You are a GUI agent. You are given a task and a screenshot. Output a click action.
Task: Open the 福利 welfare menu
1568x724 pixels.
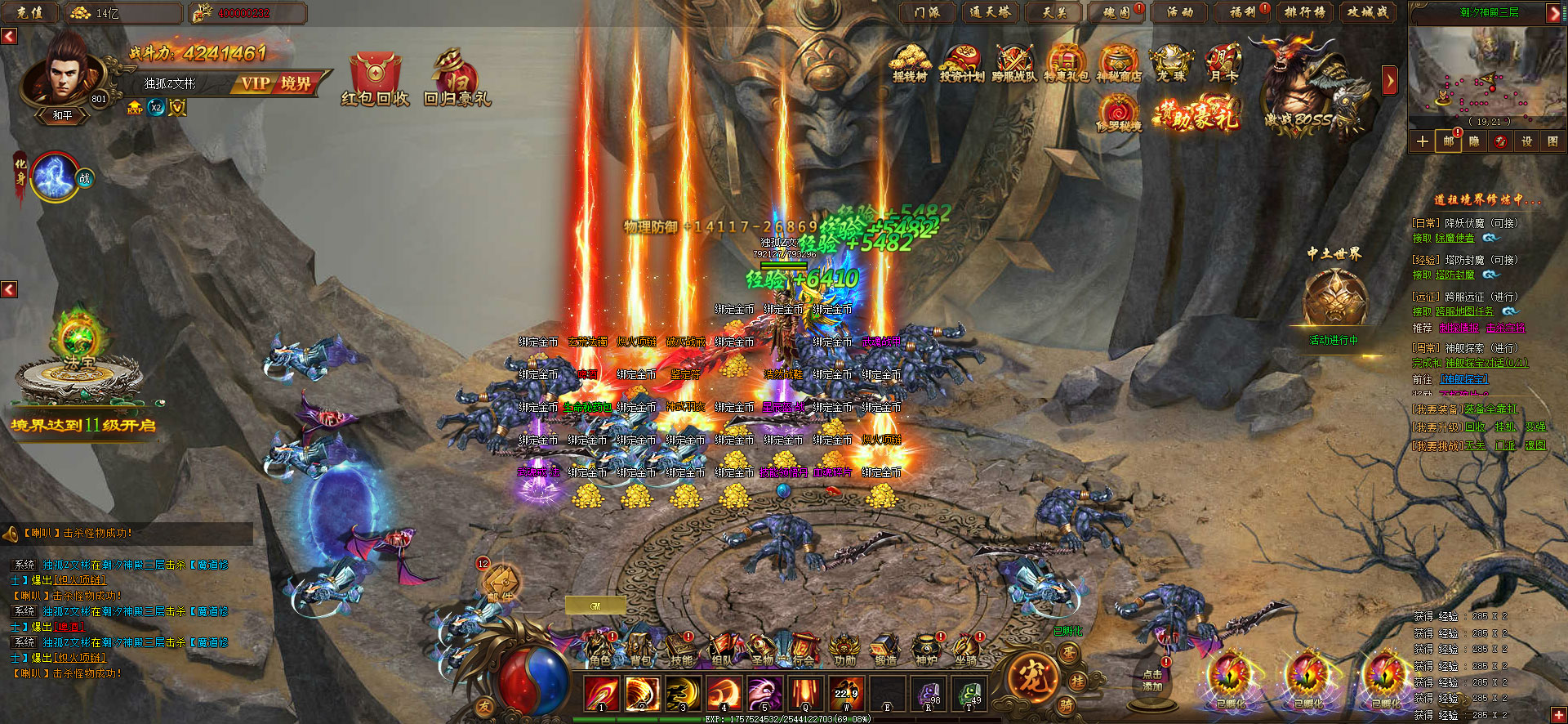[1242, 12]
